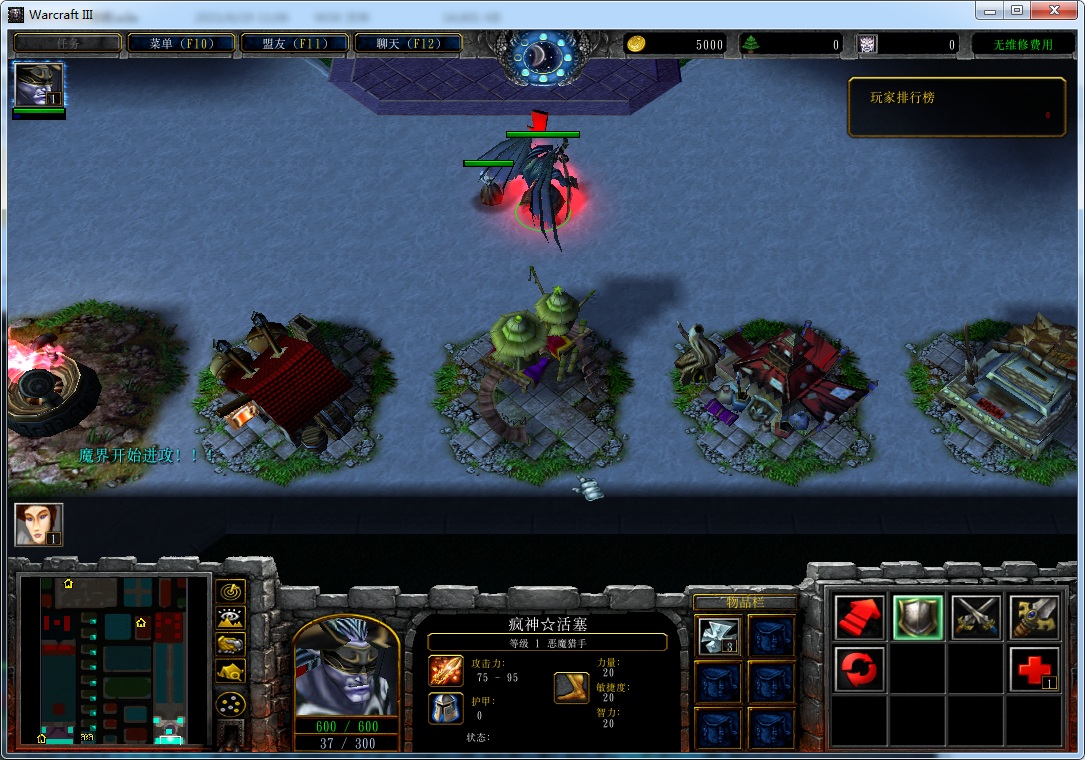Activate the minimap signal ping button
Screen dimensions: 1085x760
coord(231,591)
